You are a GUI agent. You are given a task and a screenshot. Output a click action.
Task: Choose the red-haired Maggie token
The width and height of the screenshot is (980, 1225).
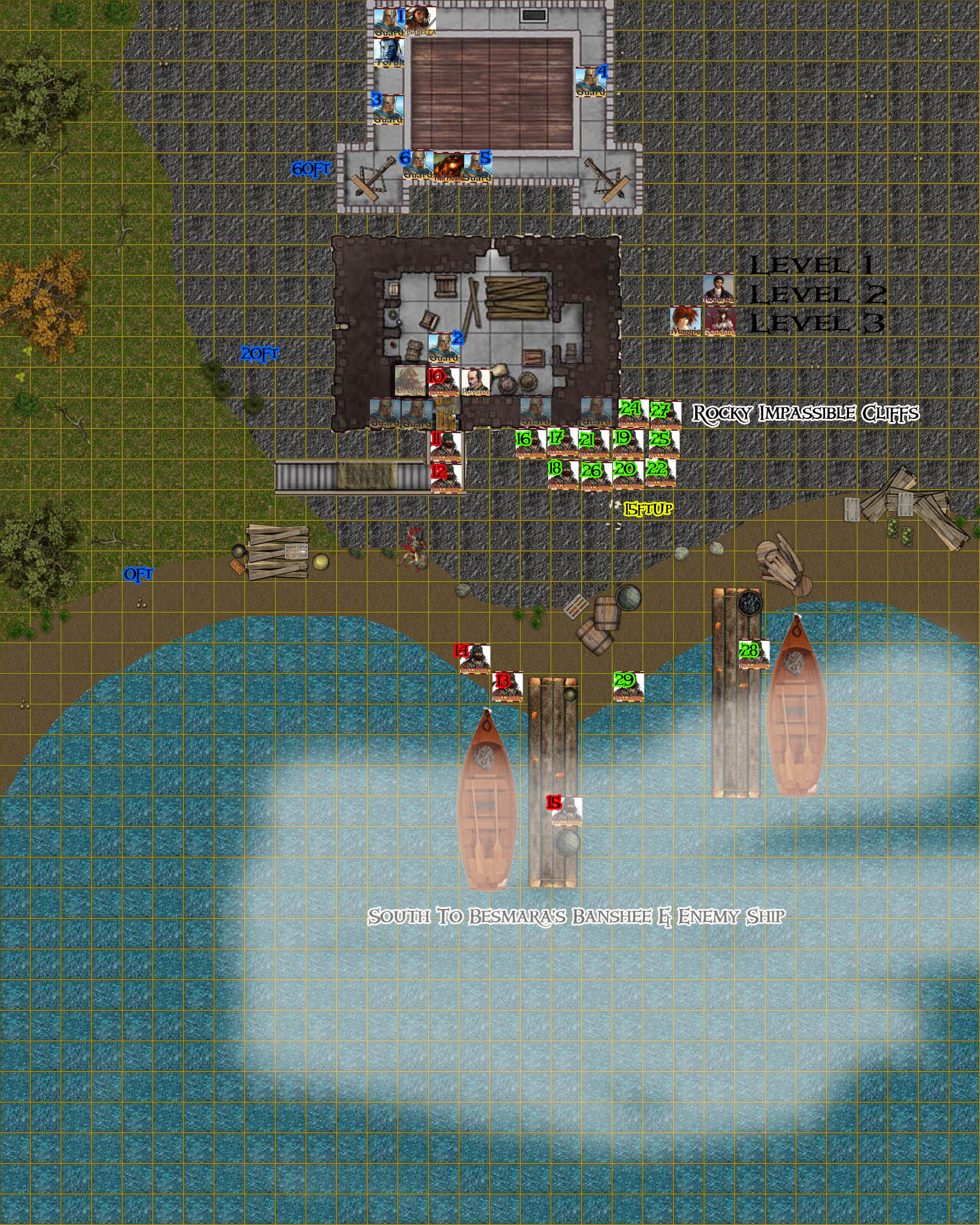(685, 321)
